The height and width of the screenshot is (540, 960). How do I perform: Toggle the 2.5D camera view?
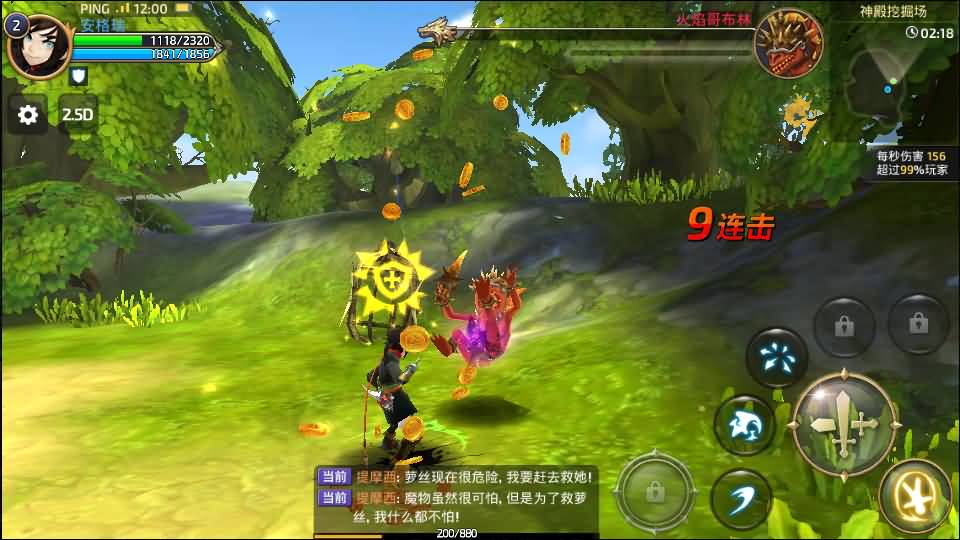pyautogui.click(x=77, y=114)
